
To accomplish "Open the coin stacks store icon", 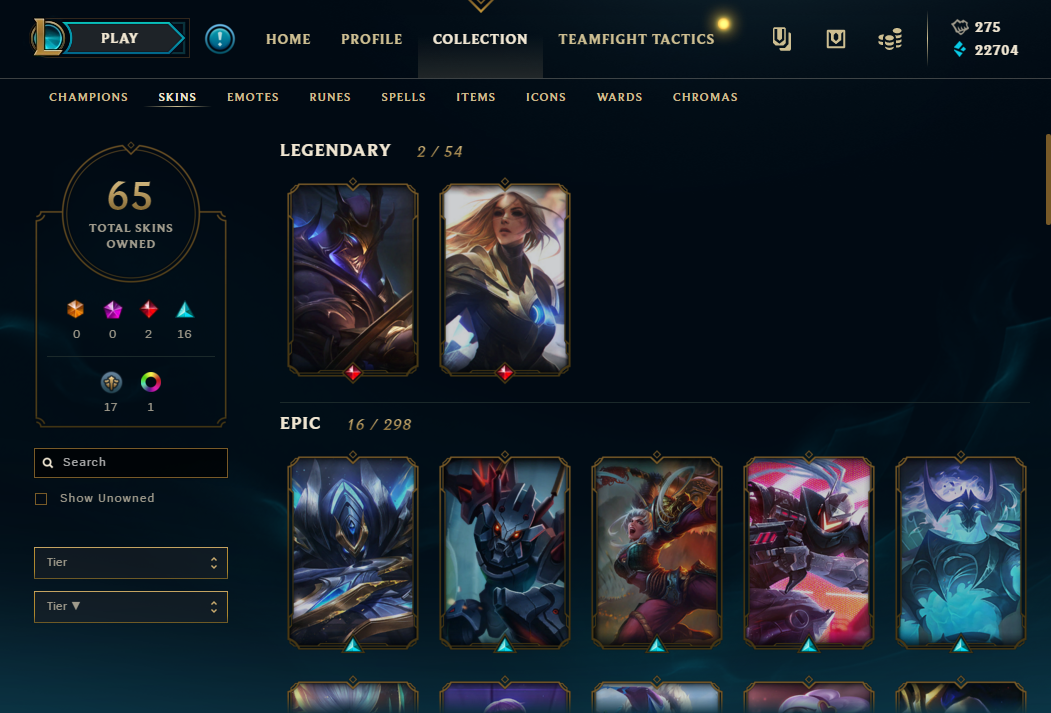I will pos(889,39).
